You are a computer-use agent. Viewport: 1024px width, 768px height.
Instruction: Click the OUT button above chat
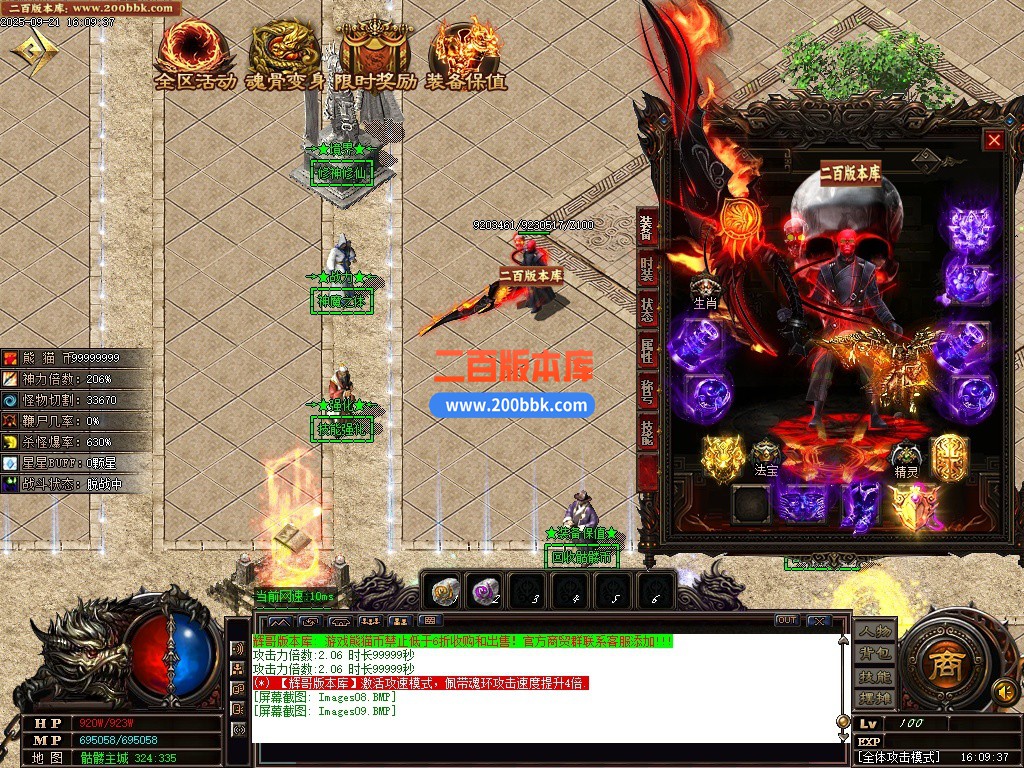pos(787,621)
